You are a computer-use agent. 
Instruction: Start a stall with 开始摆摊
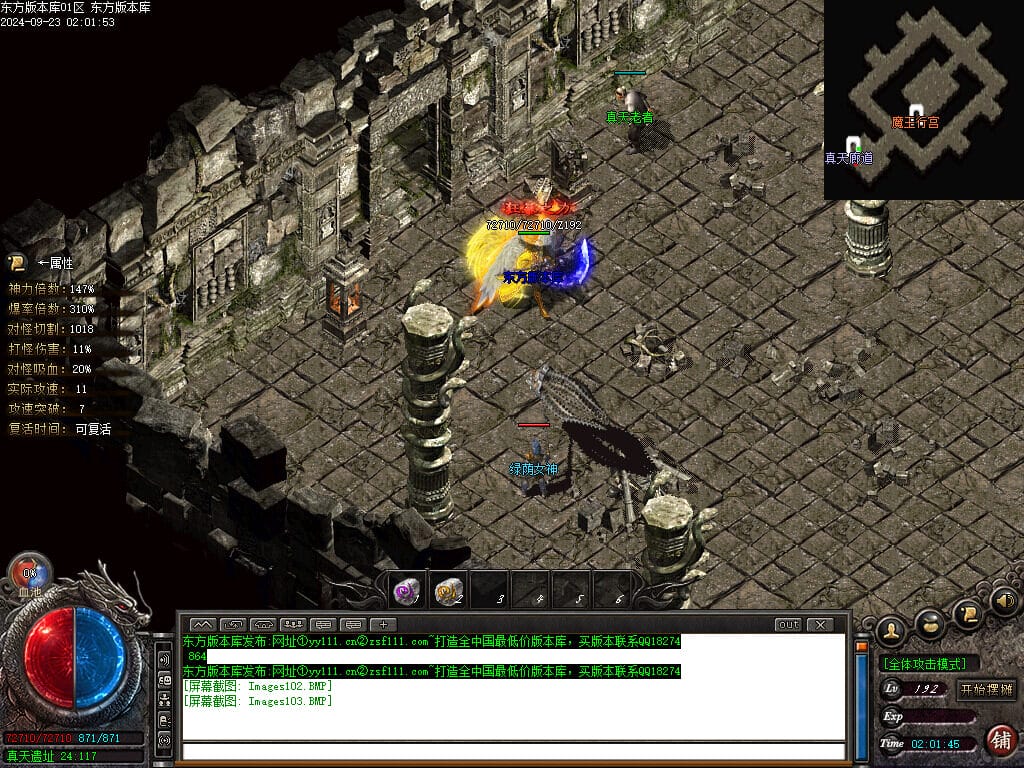click(x=986, y=689)
